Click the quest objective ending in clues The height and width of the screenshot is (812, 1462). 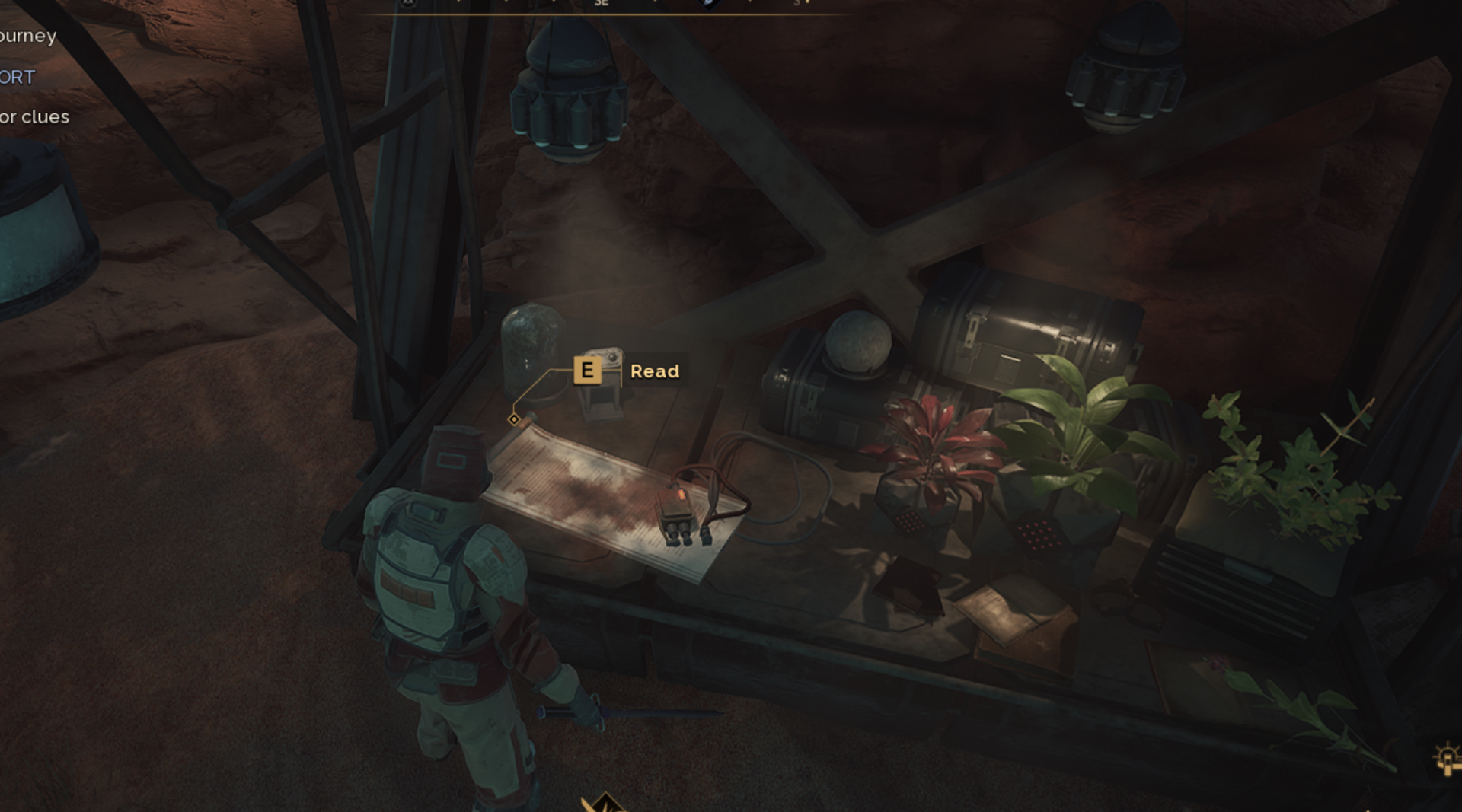[x=34, y=116]
